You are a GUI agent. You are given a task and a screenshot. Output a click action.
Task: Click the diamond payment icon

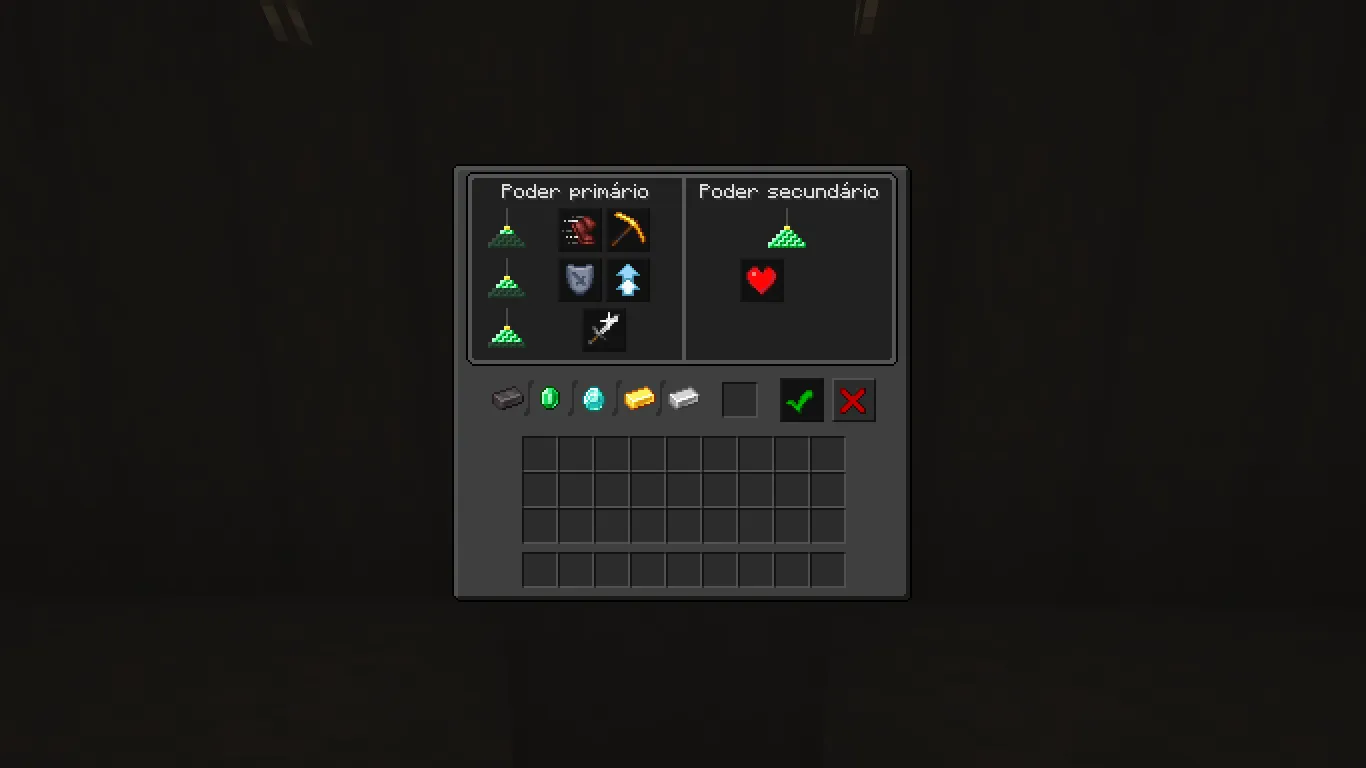pos(592,398)
